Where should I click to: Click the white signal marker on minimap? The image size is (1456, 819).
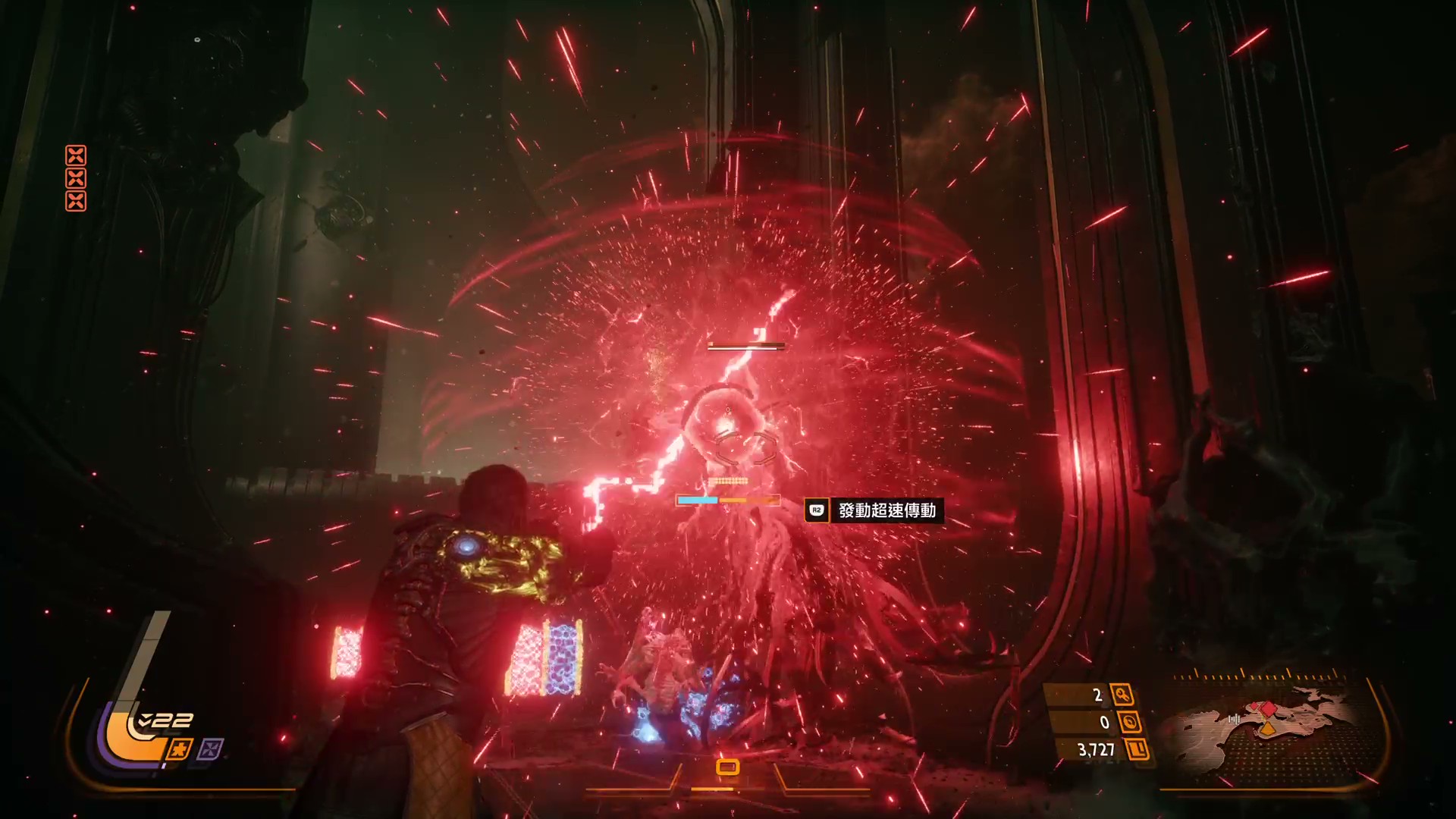[x=1234, y=718]
